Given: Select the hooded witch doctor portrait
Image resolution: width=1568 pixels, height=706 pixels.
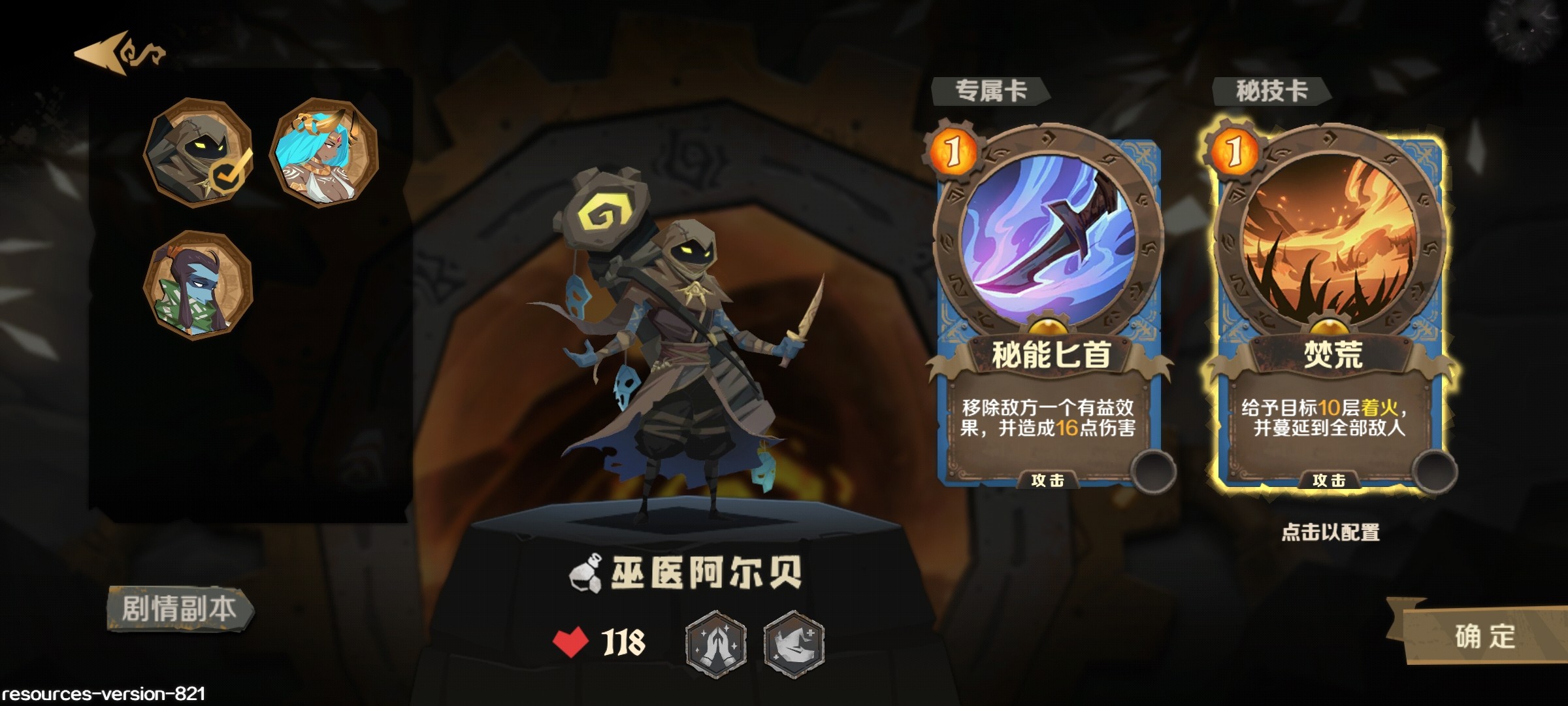Looking at the screenshot, I should pyautogui.click(x=197, y=152).
